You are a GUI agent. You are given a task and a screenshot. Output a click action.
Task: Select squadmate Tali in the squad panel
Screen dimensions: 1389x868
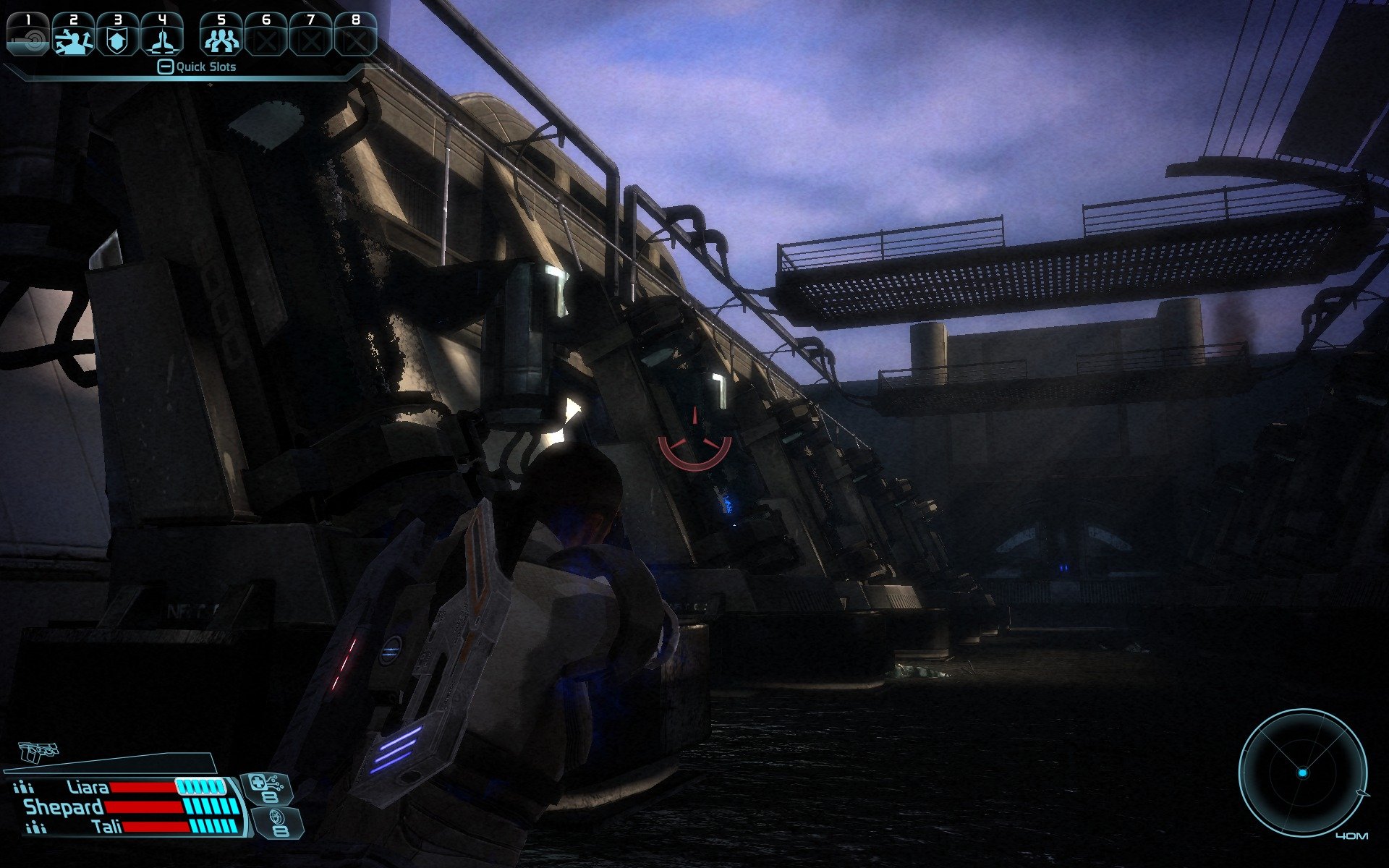107,826
